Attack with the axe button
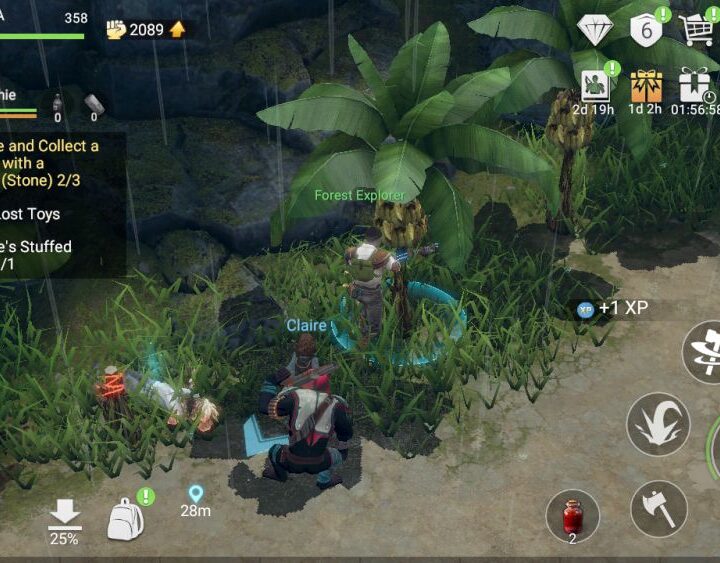Screen dimensions: 720x563 pos(659,508)
